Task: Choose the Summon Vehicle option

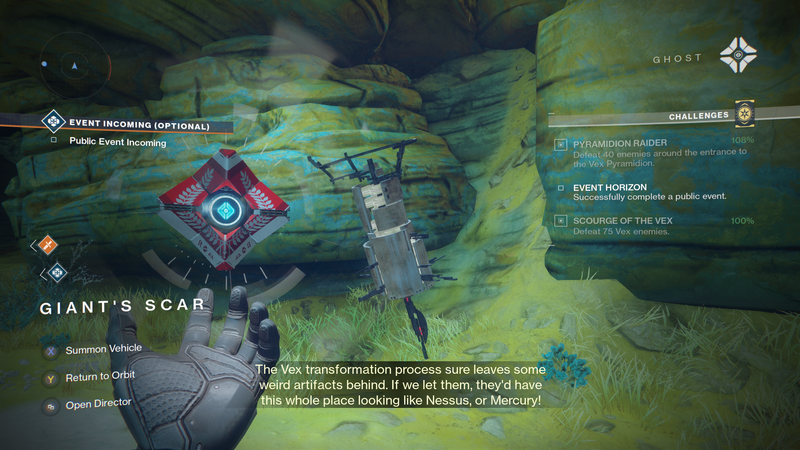Action: pyautogui.click(x=103, y=349)
